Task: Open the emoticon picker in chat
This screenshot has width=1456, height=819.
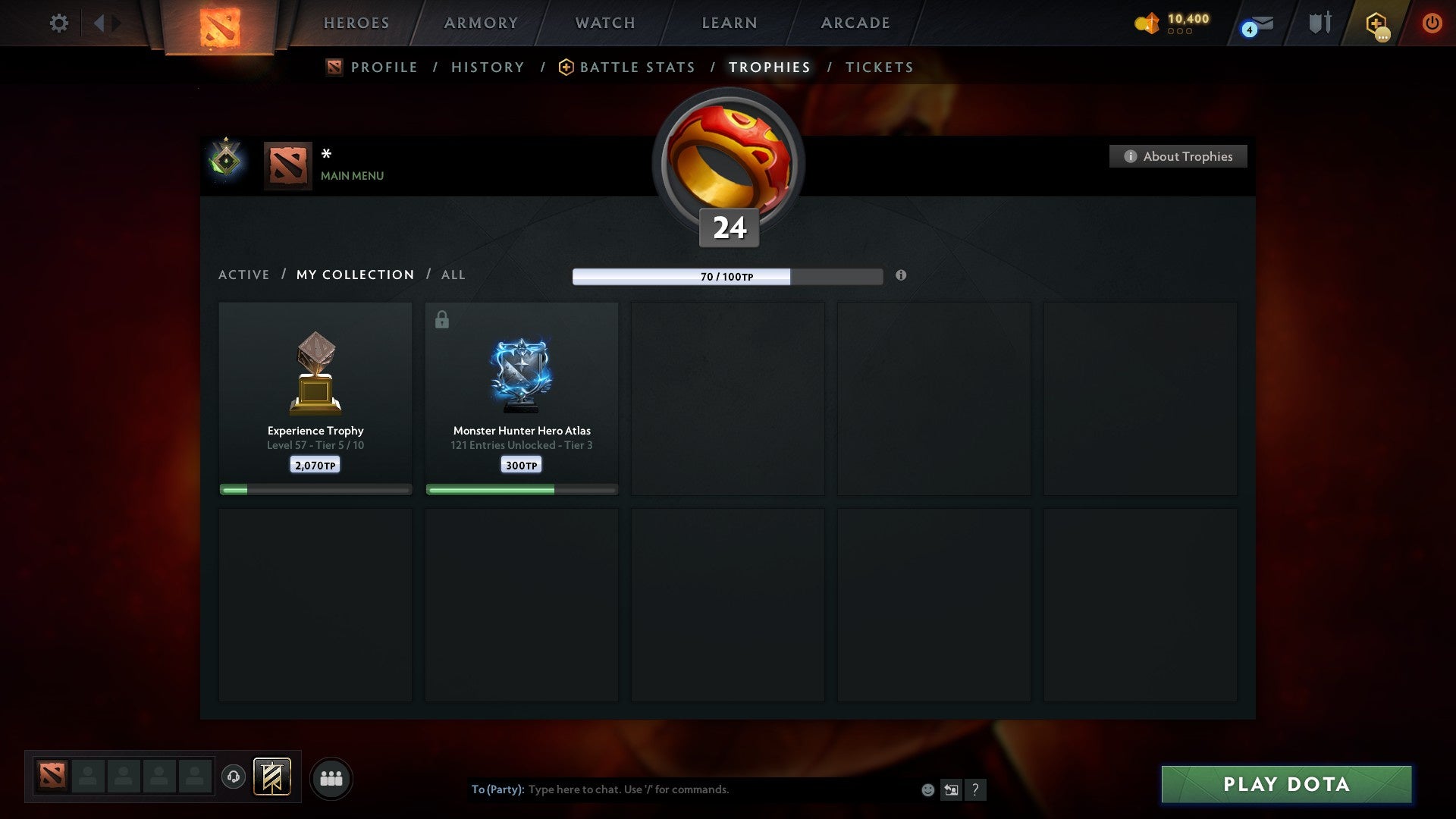Action: pyautogui.click(x=927, y=789)
